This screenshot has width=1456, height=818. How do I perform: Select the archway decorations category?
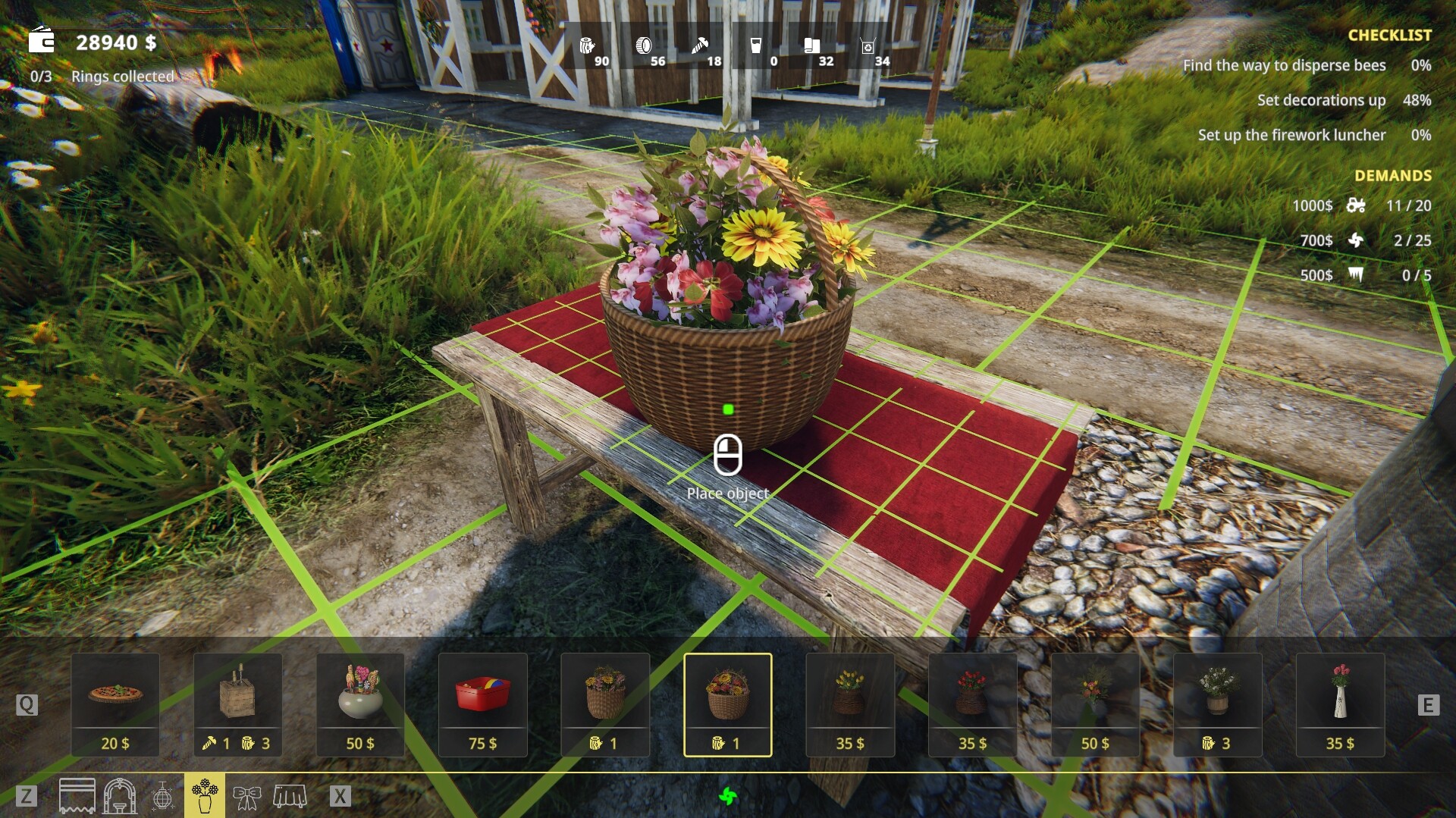pyautogui.click(x=118, y=797)
